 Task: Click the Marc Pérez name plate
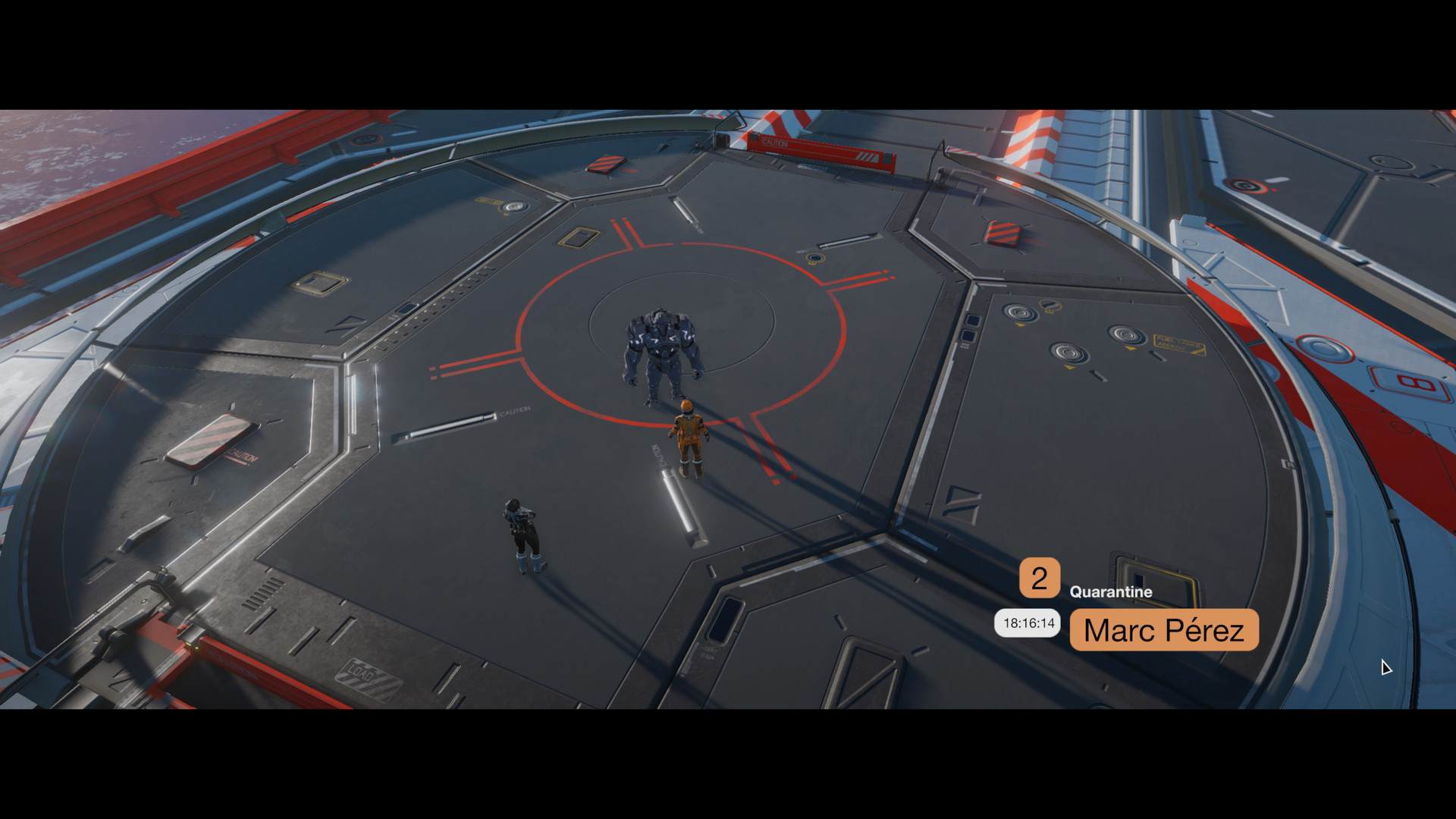pyautogui.click(x=1164, y=630)
